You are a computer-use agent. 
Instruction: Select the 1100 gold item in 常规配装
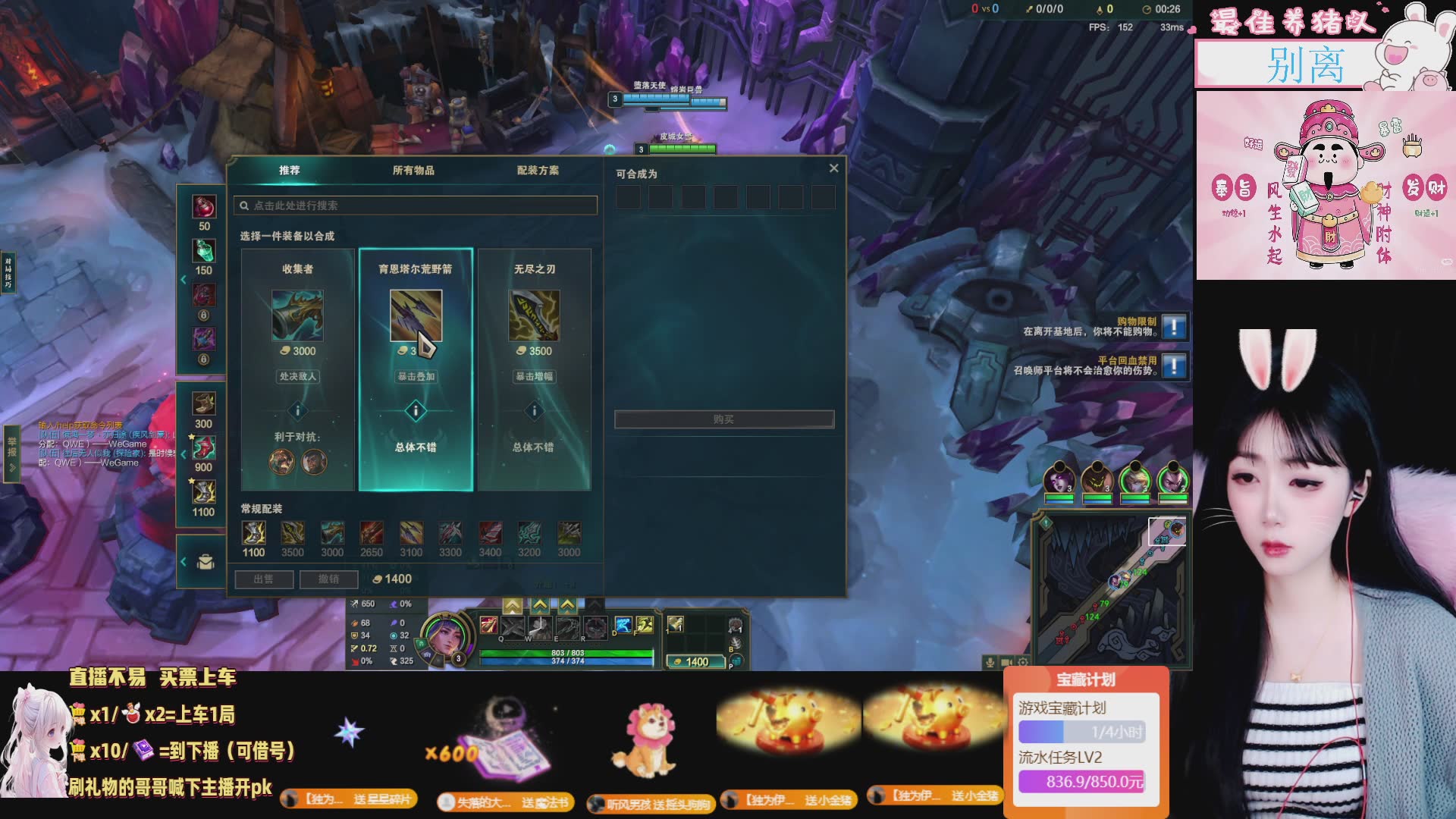tap(253, 533)
